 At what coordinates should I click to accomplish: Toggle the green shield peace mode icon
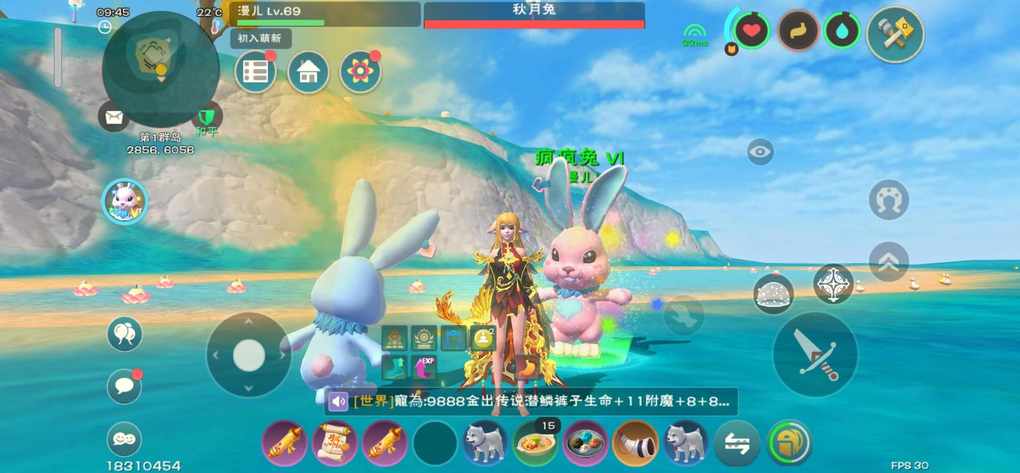click(x=207, y=117)
